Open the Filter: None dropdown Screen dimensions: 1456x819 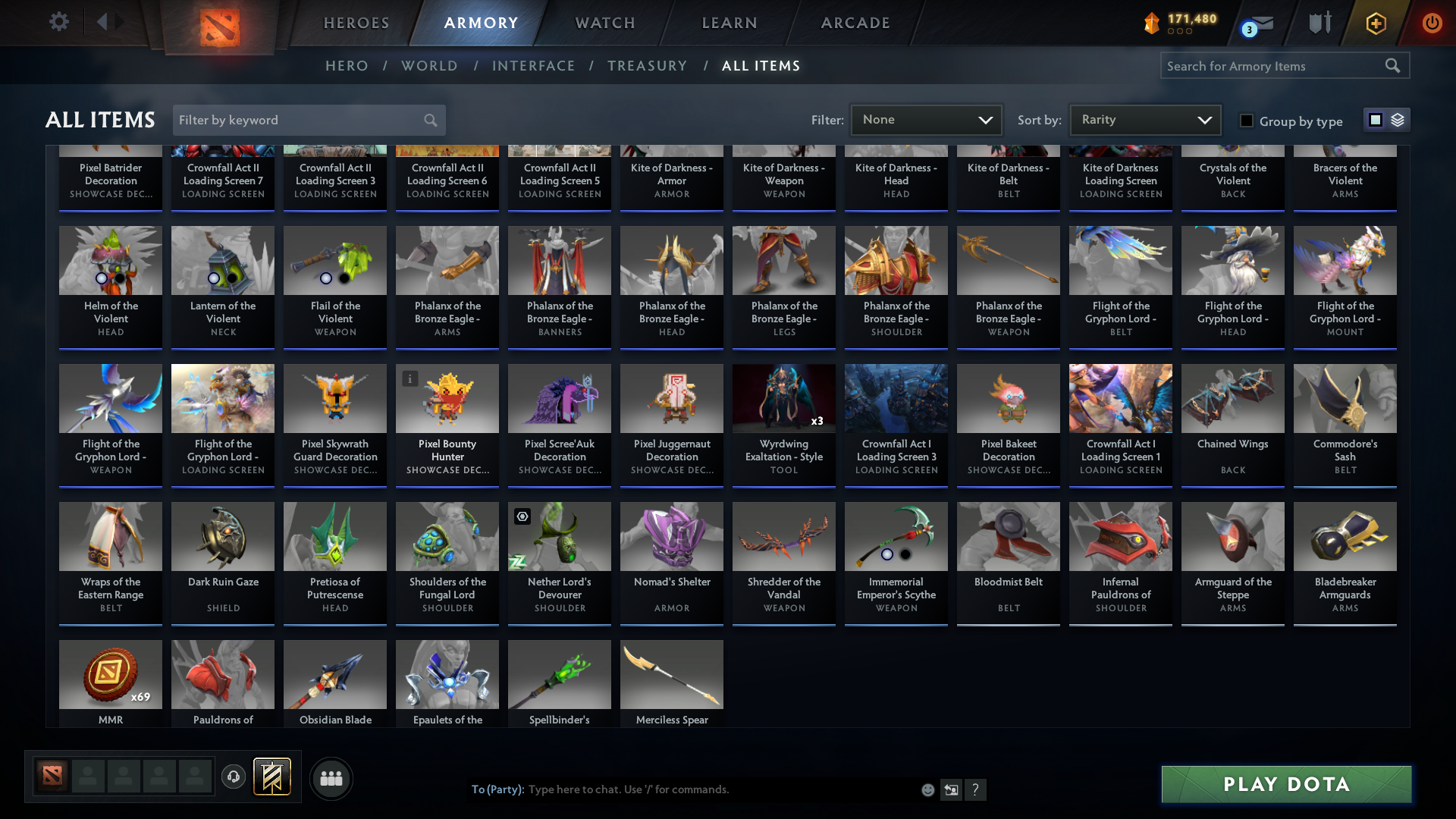coord(926,119)
